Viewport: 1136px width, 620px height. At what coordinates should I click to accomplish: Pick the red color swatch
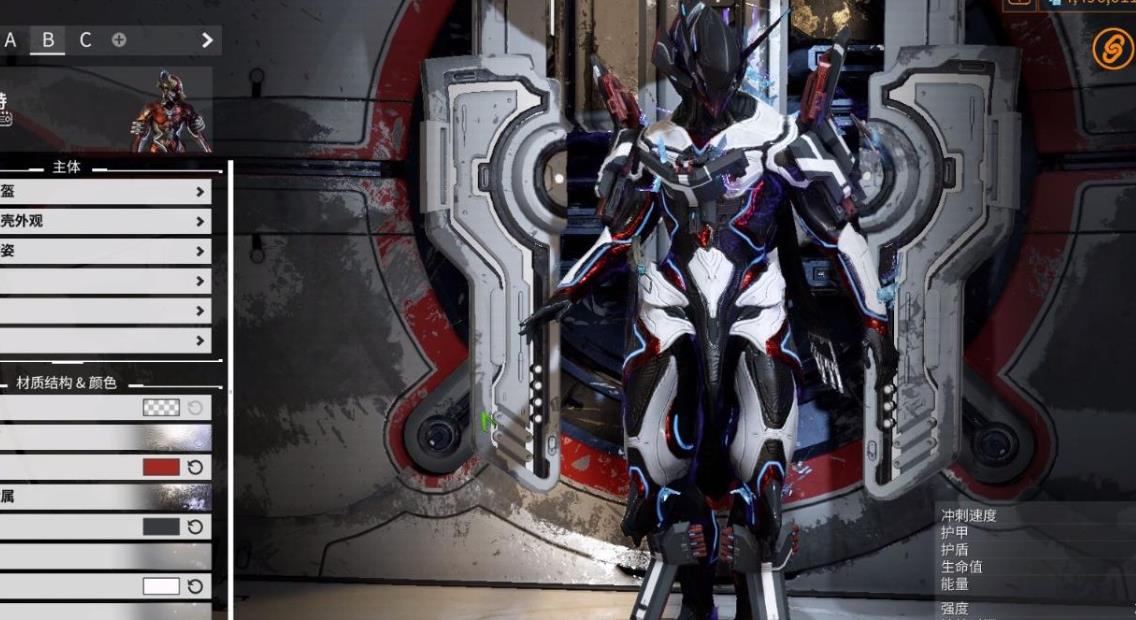coord(161,467)
